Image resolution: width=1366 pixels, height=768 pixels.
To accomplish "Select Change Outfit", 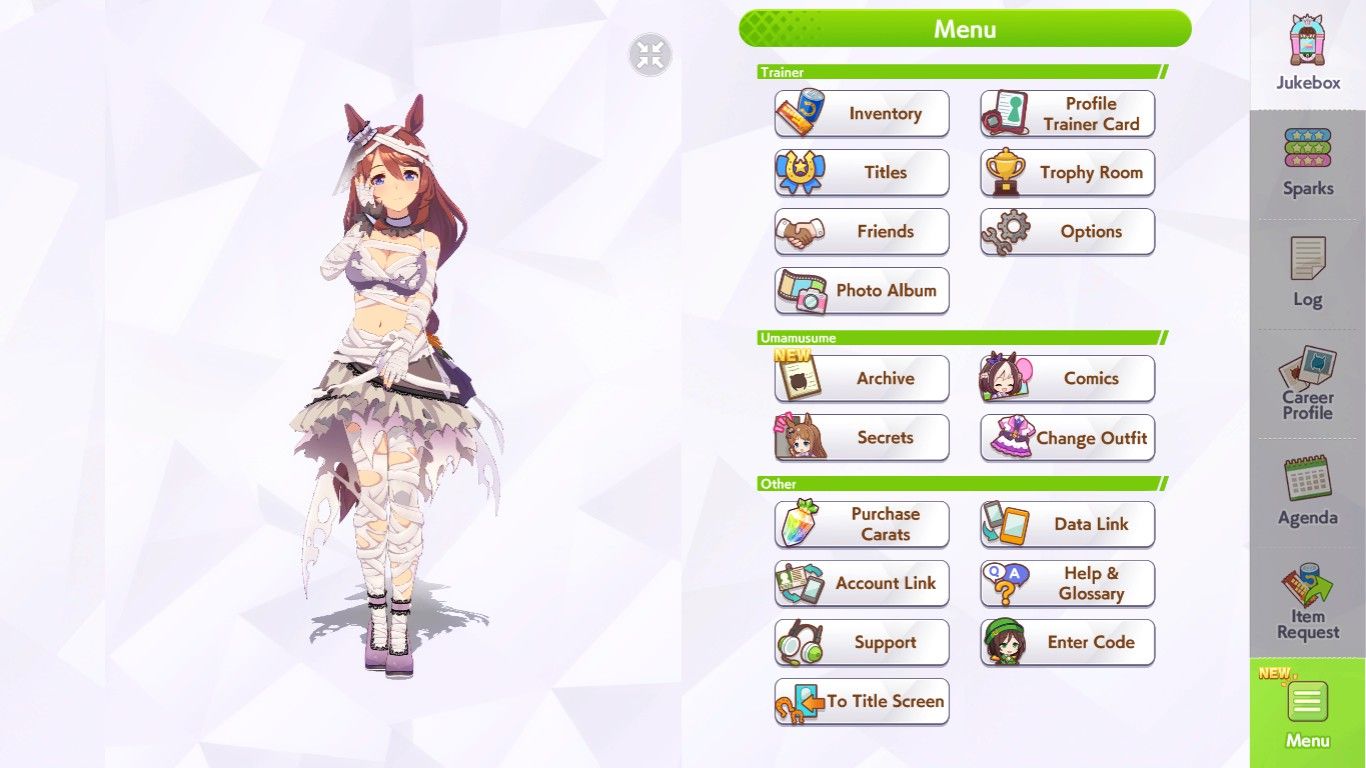I will (x=1067, y=438).
